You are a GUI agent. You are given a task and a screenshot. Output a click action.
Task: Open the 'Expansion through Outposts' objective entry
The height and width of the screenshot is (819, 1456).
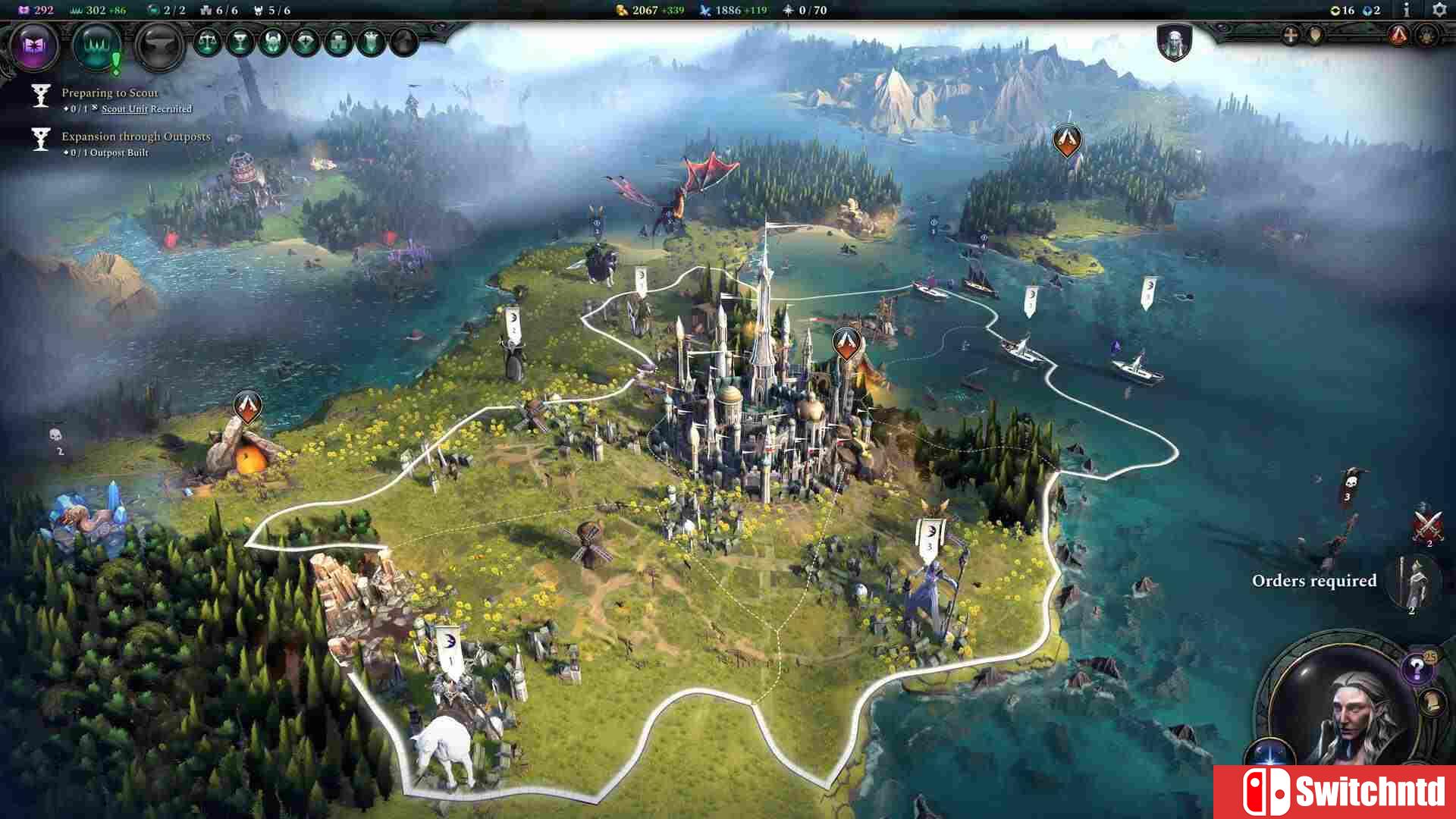pyautogui.click(x=136, y=138)
